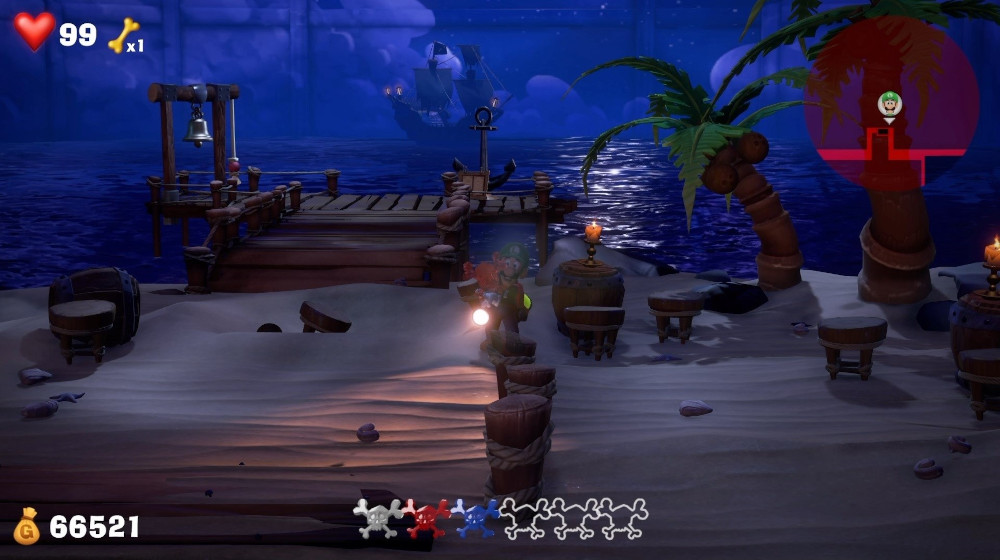Click Luigi's marker on the minimap
The height and width of the screenshot is (560, 1000).
889,104
